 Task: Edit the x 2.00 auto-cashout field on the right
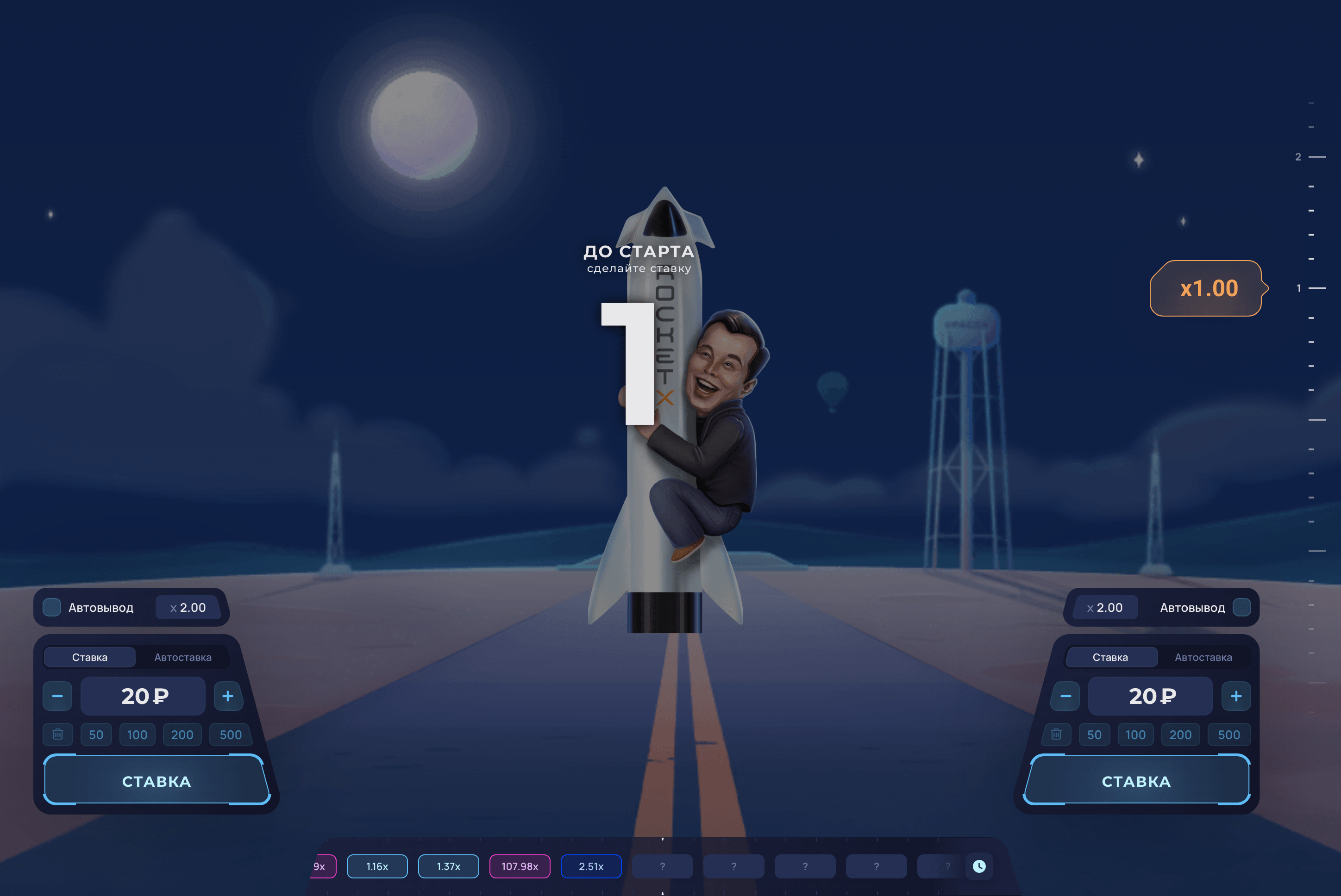coord(1105,607)
